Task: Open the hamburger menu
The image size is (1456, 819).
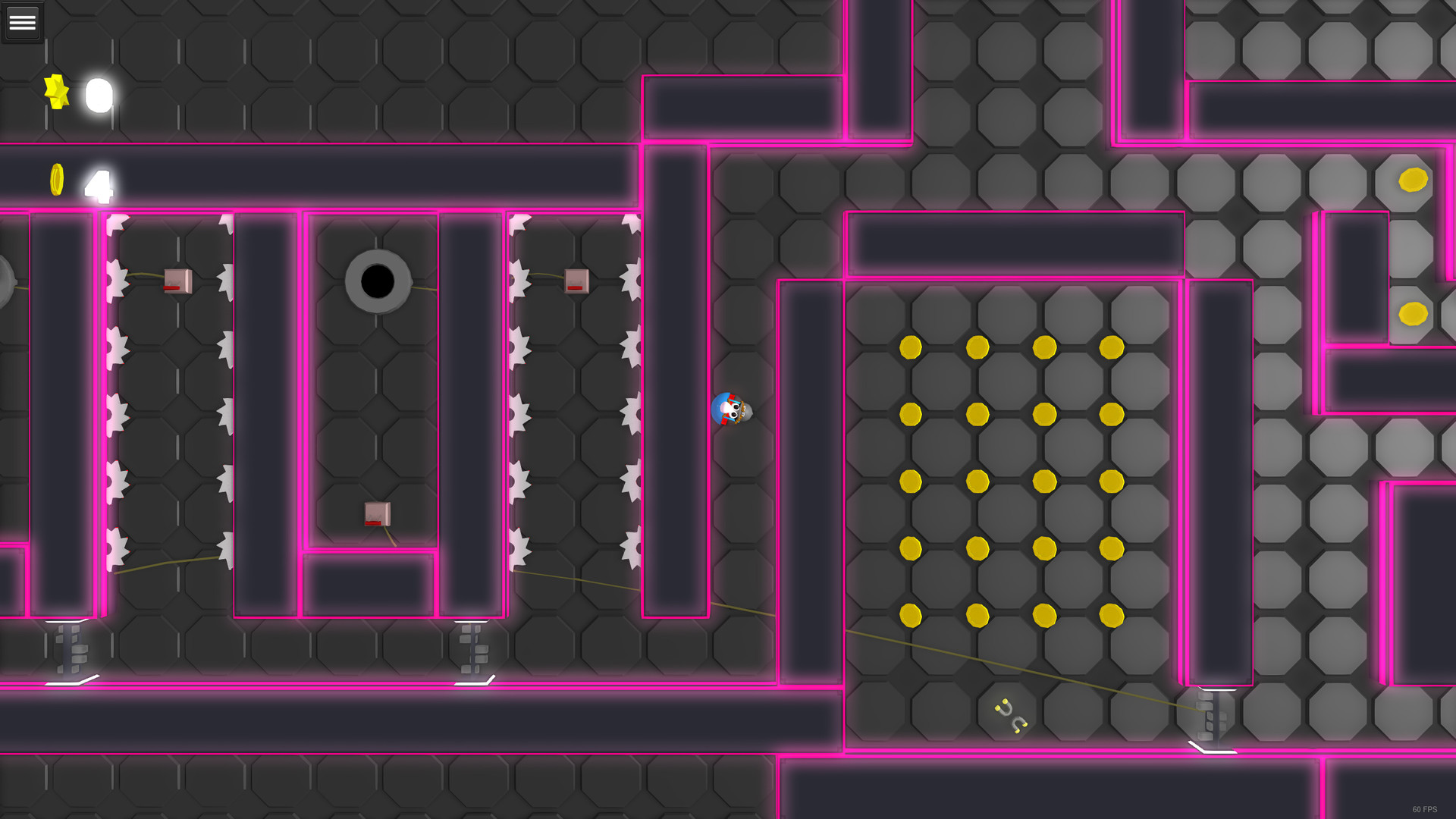Action: coord(22,21)
